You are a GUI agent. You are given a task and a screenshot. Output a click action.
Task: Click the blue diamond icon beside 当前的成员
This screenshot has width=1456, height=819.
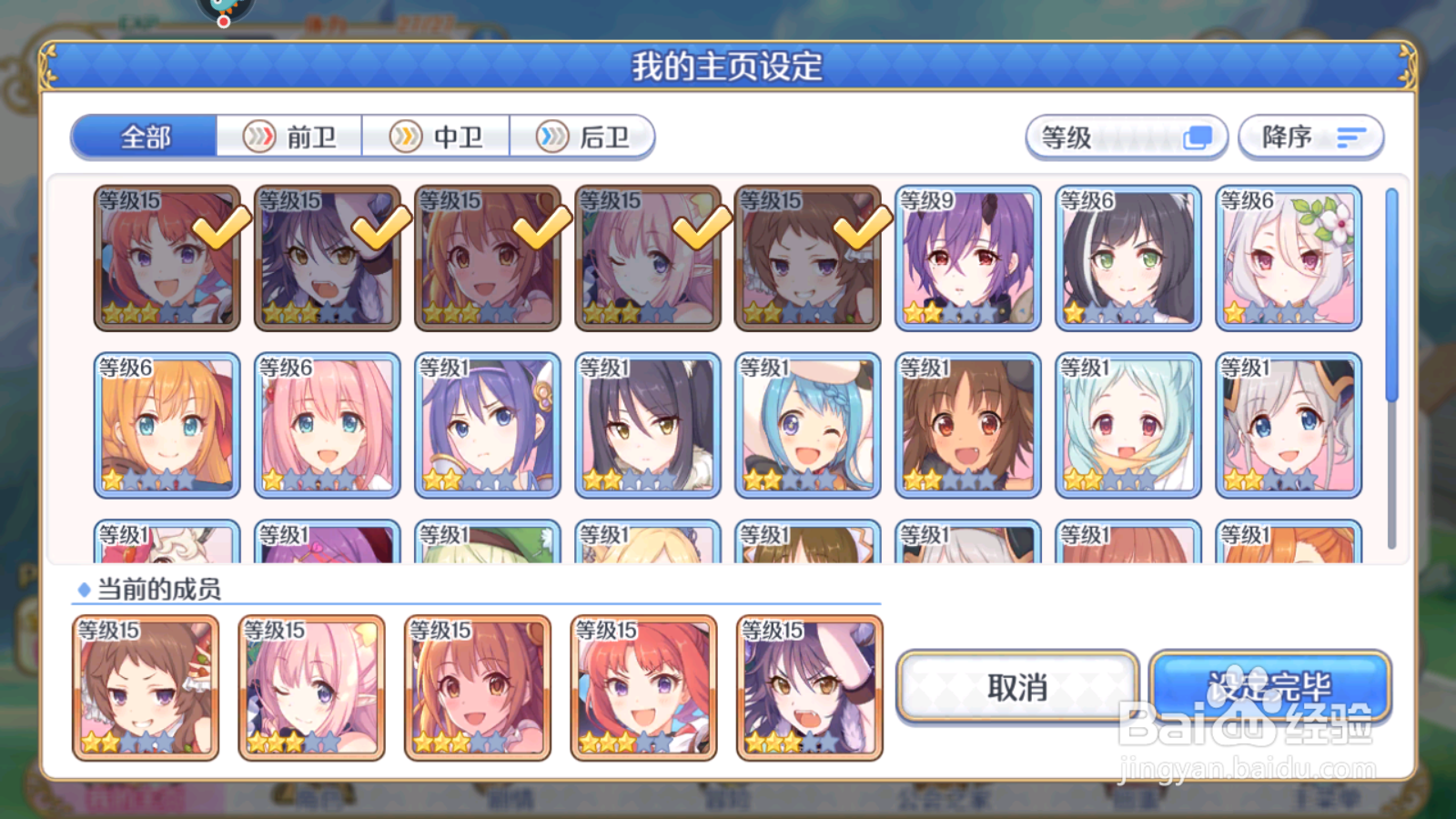[x=84, y=588]
